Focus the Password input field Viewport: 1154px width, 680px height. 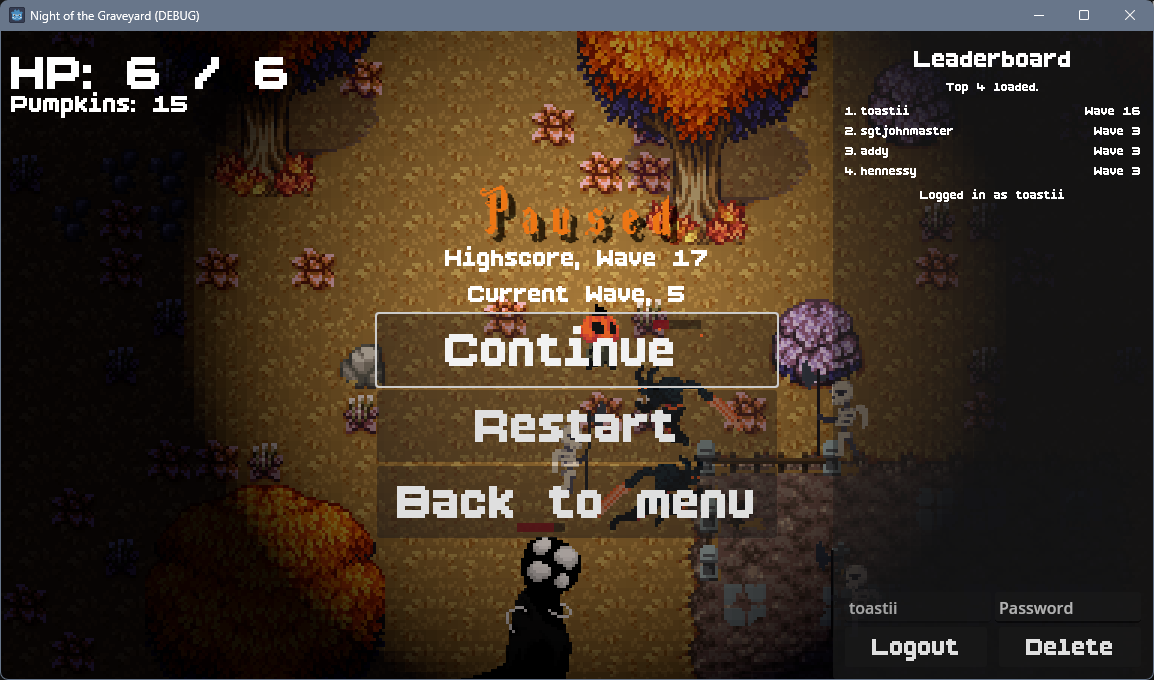1067,608
